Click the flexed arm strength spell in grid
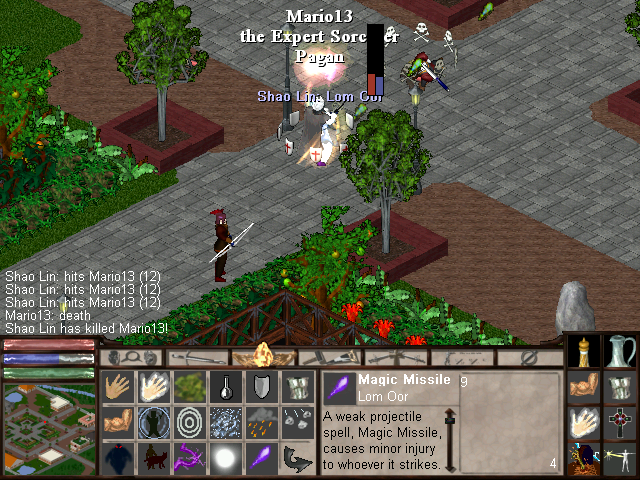640x480 pixels. coord(117,422)
